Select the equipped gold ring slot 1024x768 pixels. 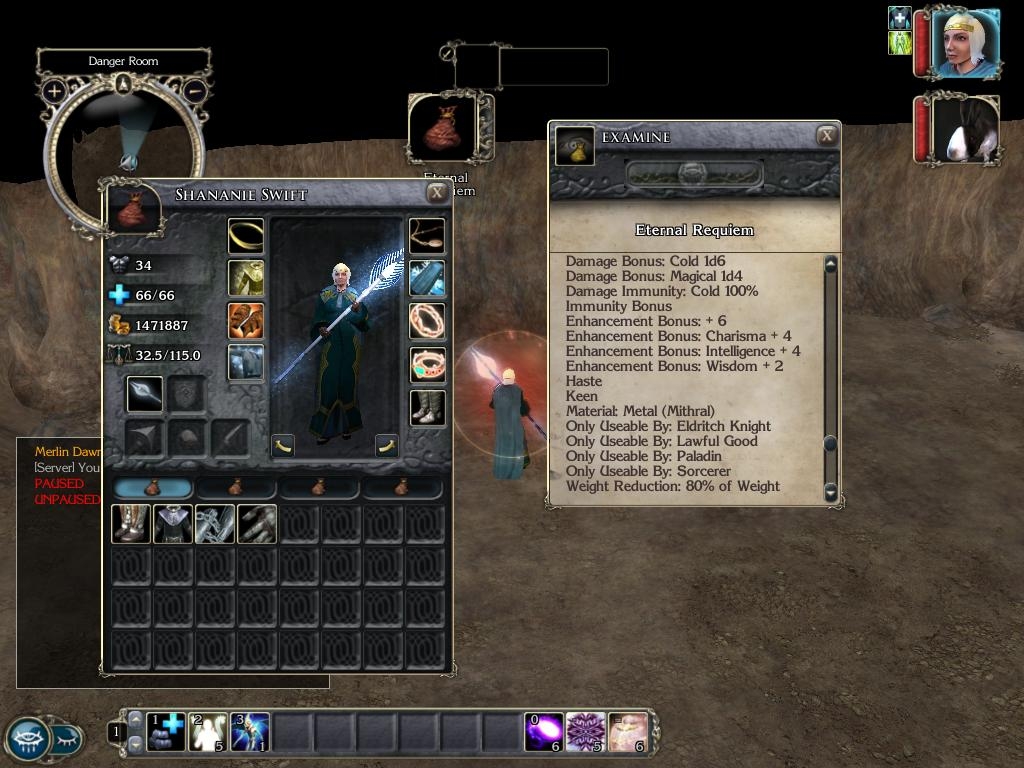pyautogui.click(x=246, y=236)
